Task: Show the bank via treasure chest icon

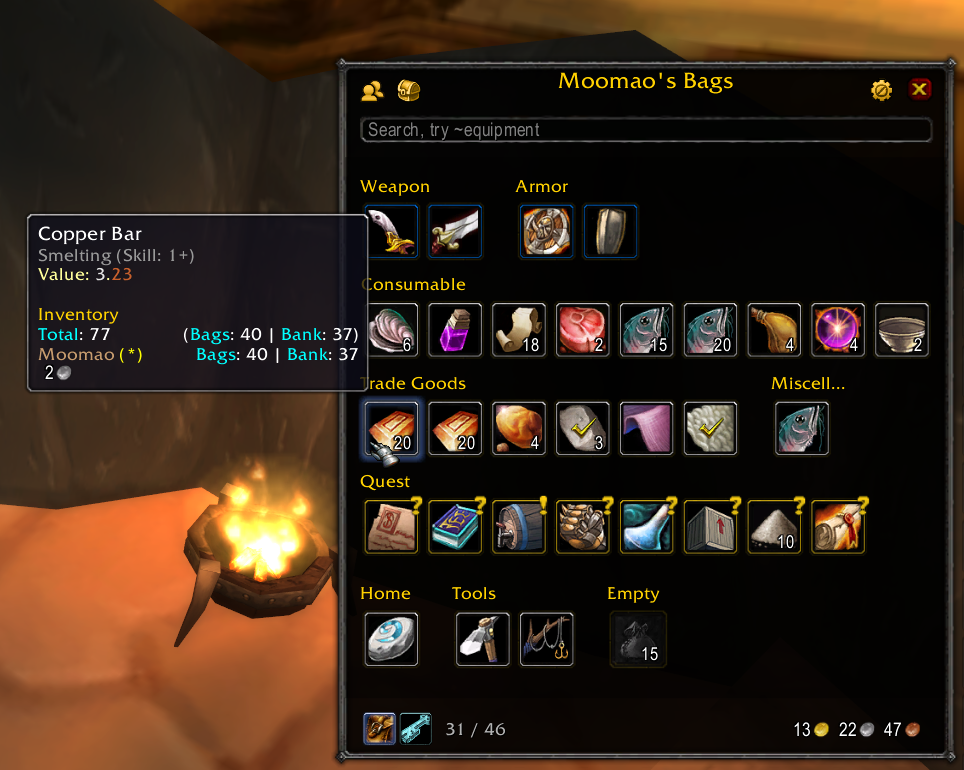Action: [408, 91]
